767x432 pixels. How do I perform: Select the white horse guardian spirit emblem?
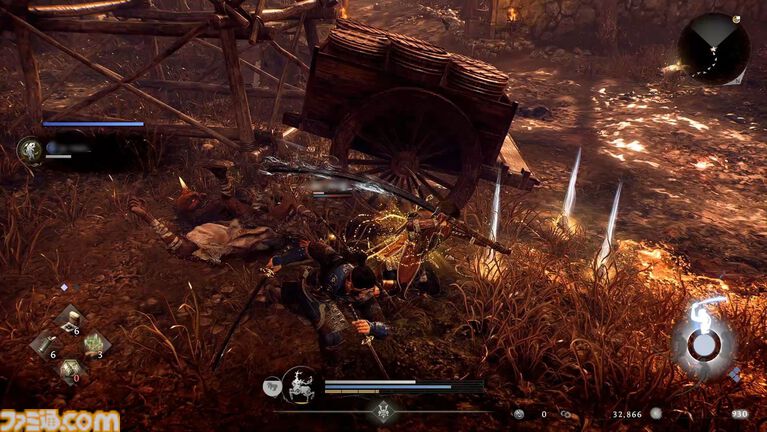tap(298, 384)
